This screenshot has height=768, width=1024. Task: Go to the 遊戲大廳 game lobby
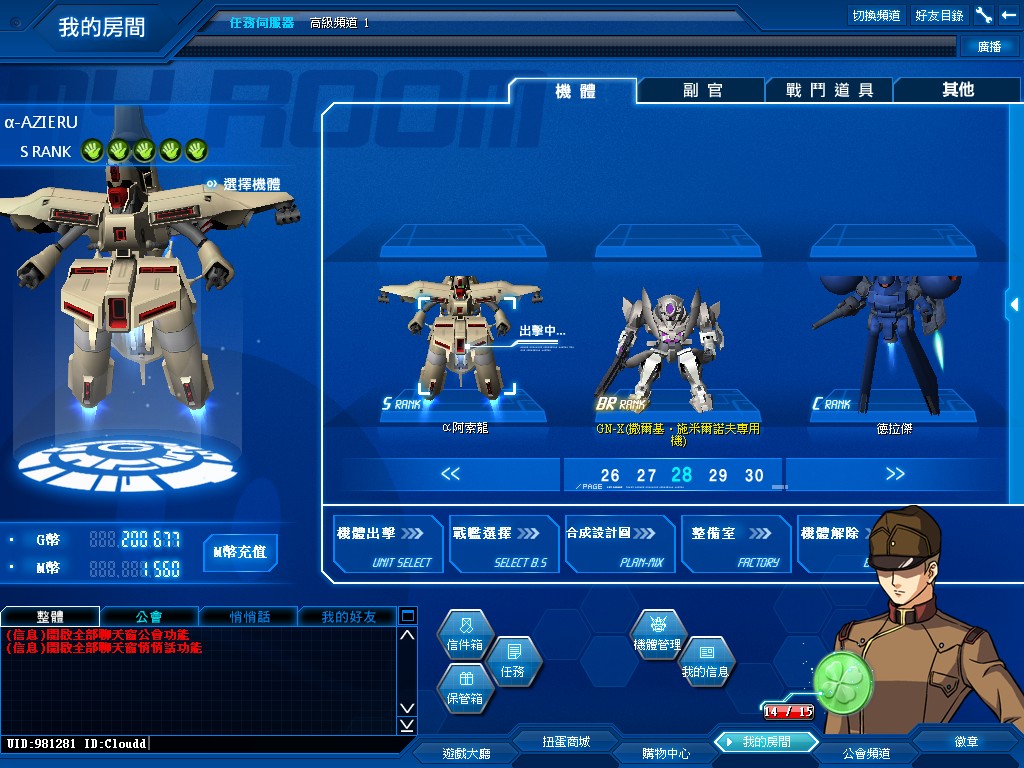[465, 752]
